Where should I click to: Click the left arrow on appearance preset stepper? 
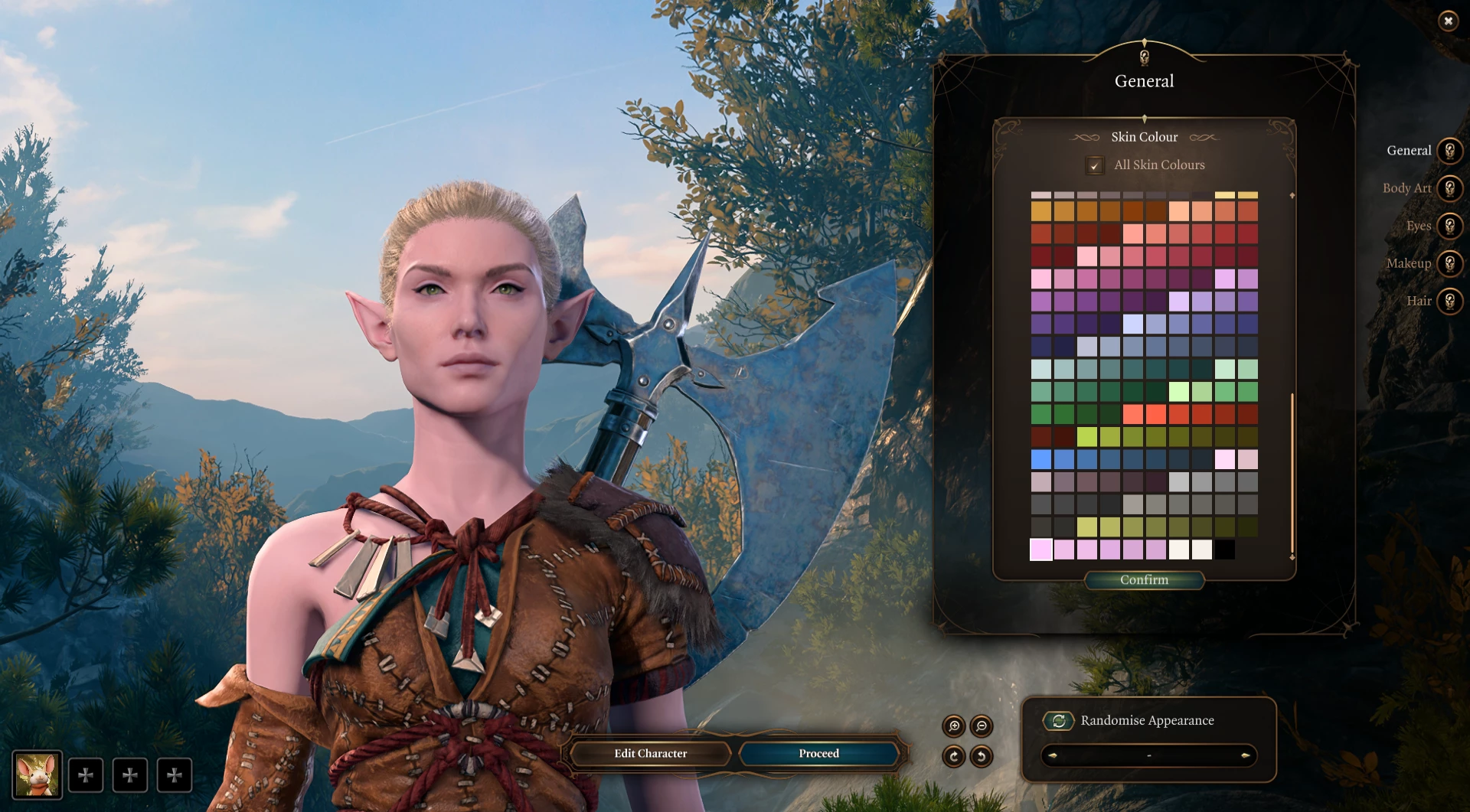(x=1053, y=756)
